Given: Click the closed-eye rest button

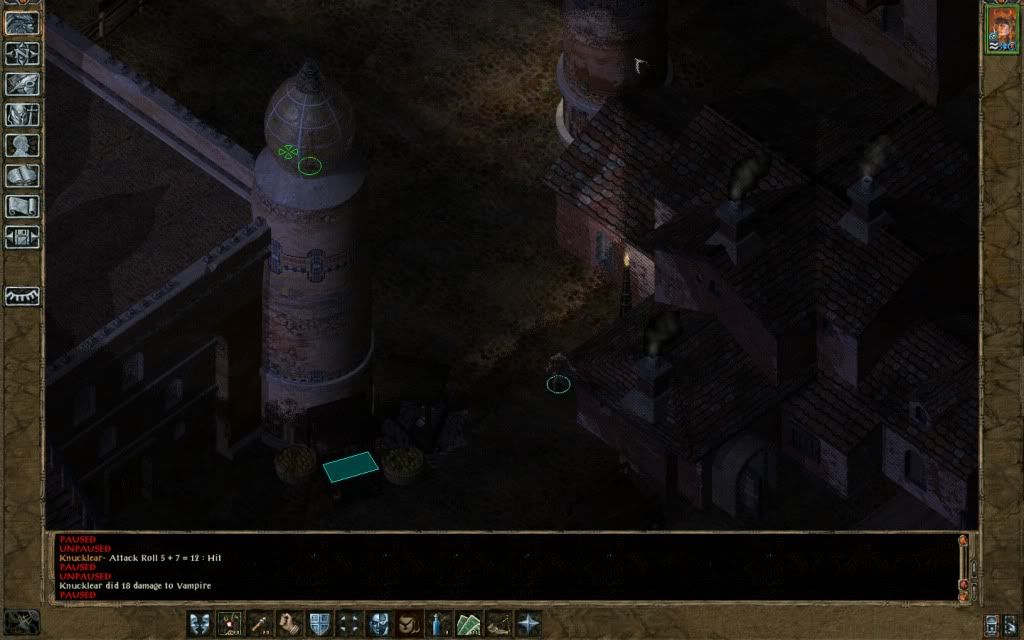Looking at the screenshot, I should click(22, 296).
